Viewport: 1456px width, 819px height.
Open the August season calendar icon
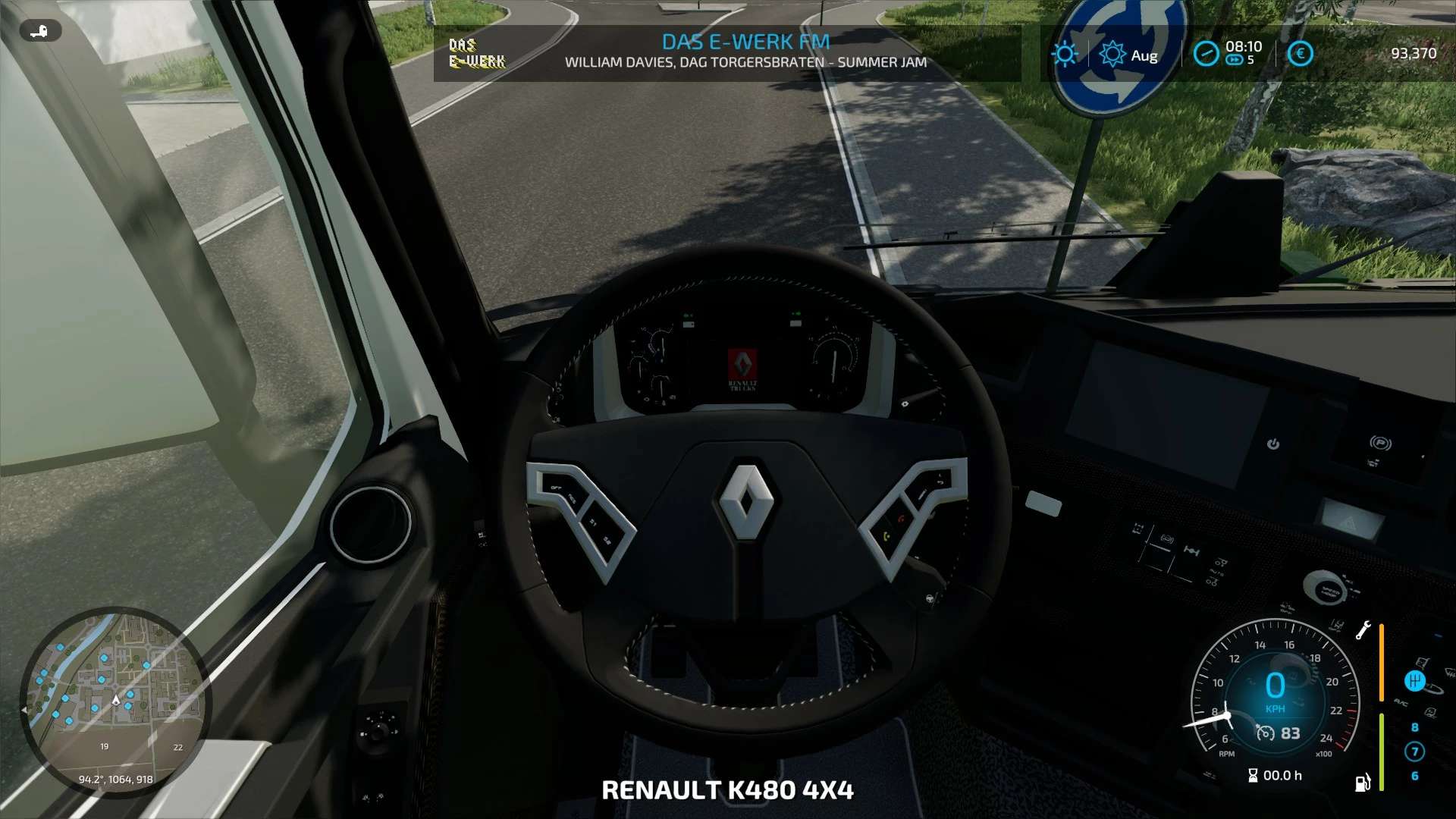click(1112, 55)
